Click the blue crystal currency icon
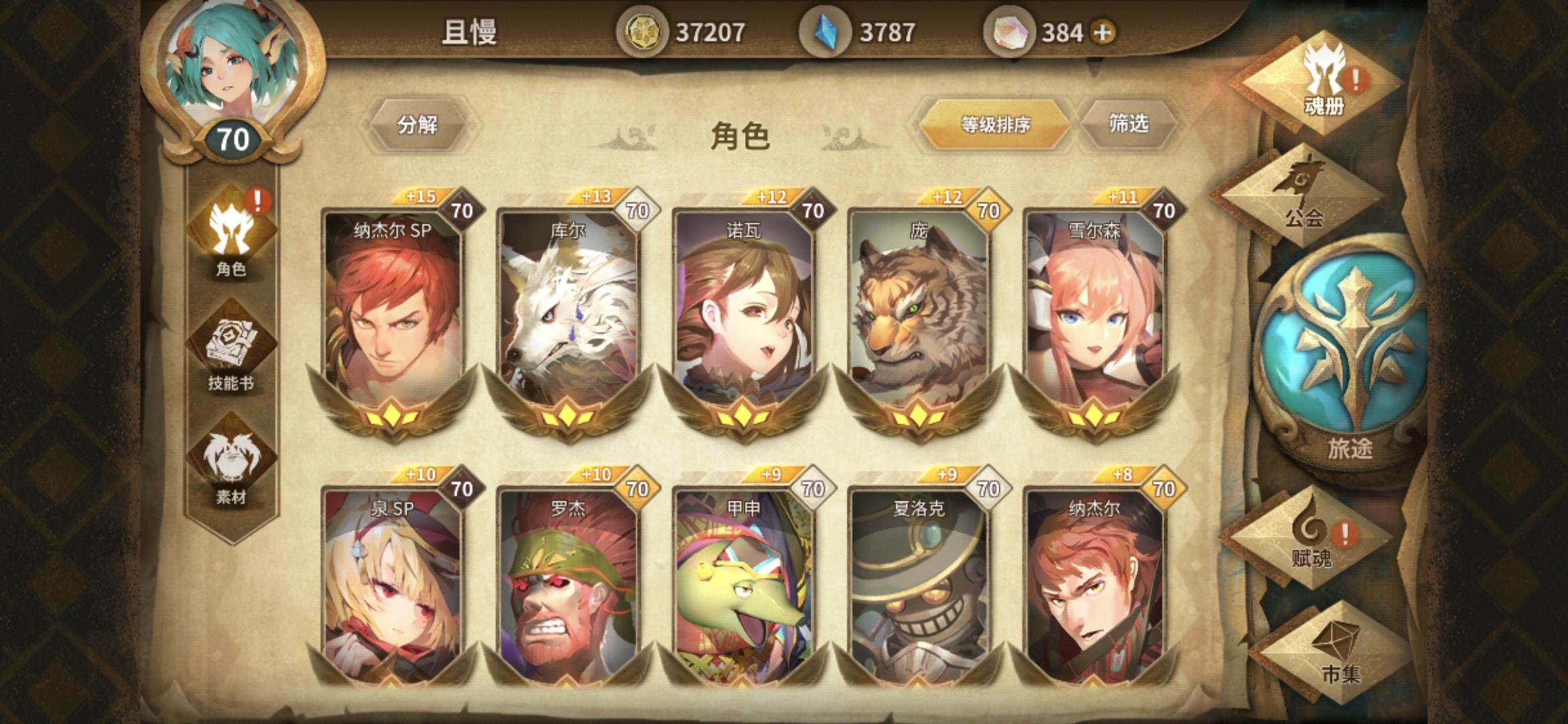Viewport: 1568px width, 724px height. point(826,29)
